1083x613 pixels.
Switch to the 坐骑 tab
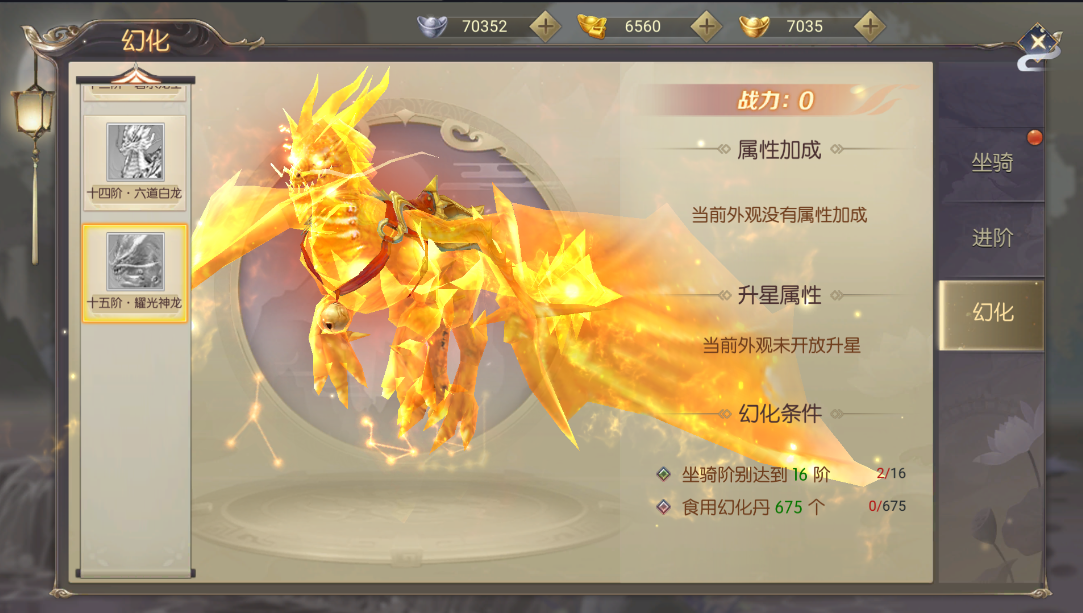coord(992,163)
